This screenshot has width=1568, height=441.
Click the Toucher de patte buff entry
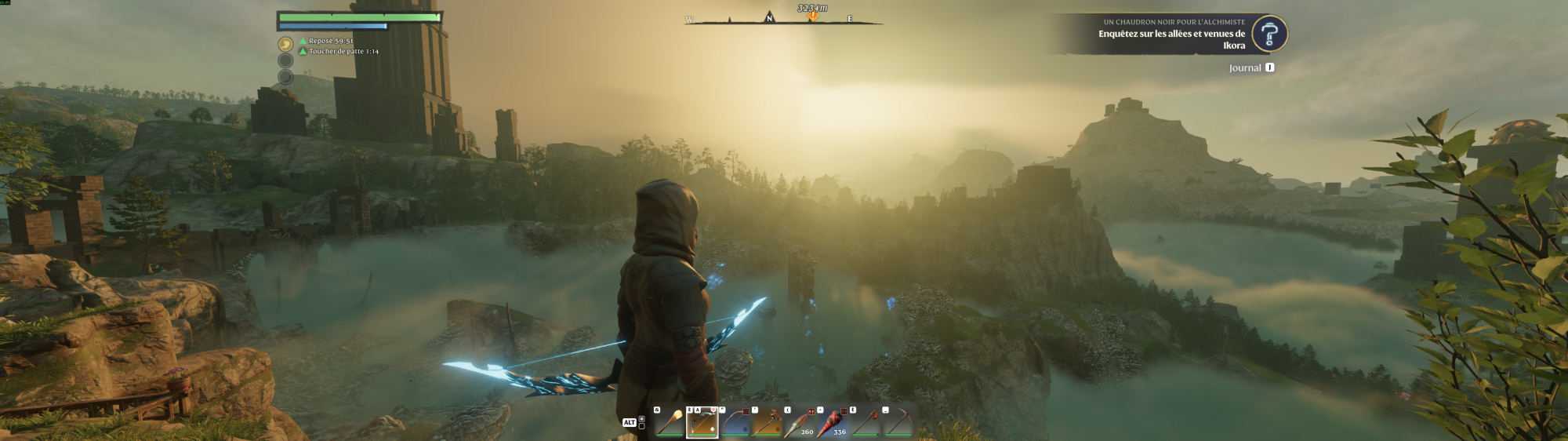click(x=343, y=52)
